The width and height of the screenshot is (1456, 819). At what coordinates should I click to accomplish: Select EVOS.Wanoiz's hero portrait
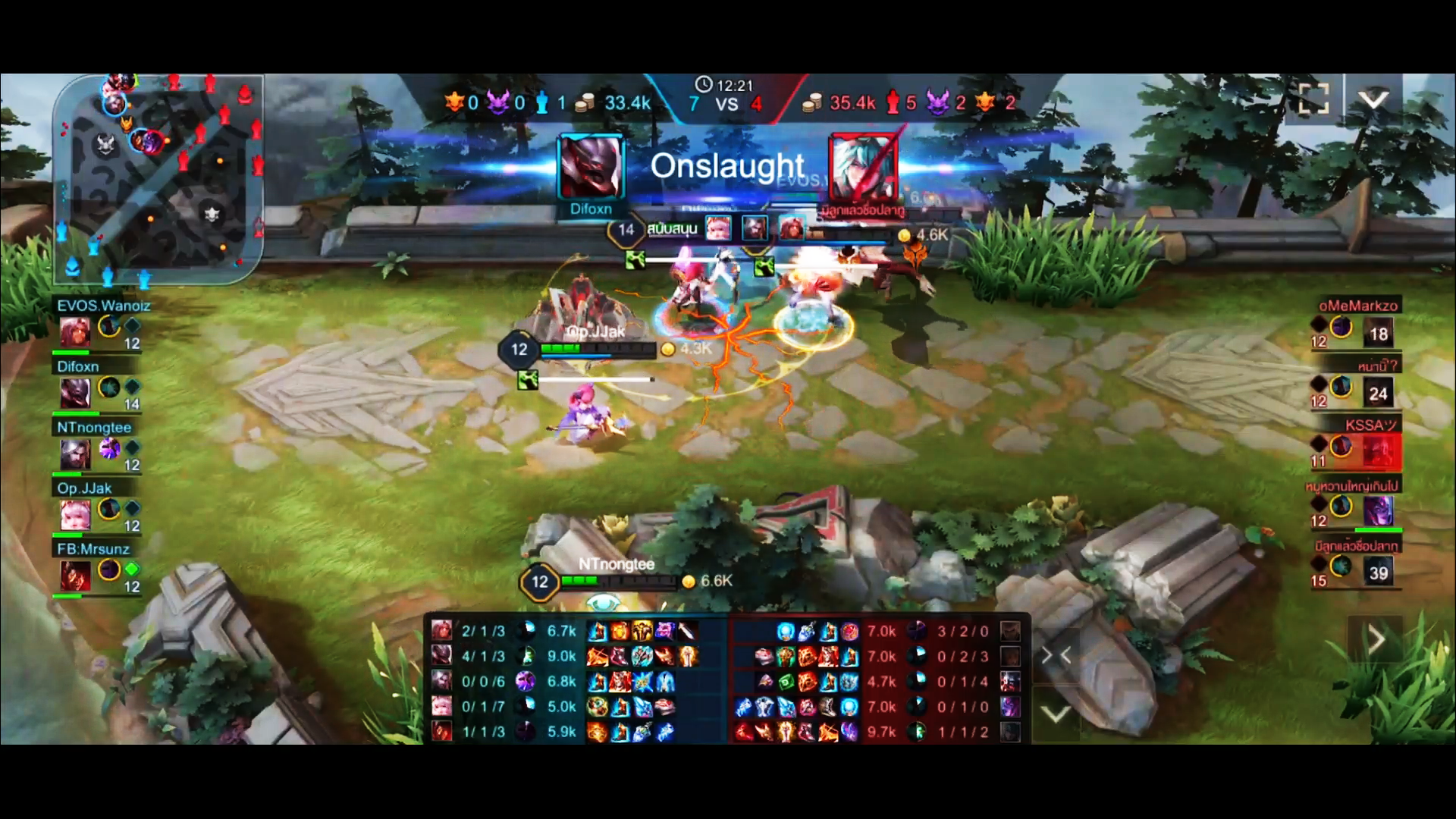74,330
